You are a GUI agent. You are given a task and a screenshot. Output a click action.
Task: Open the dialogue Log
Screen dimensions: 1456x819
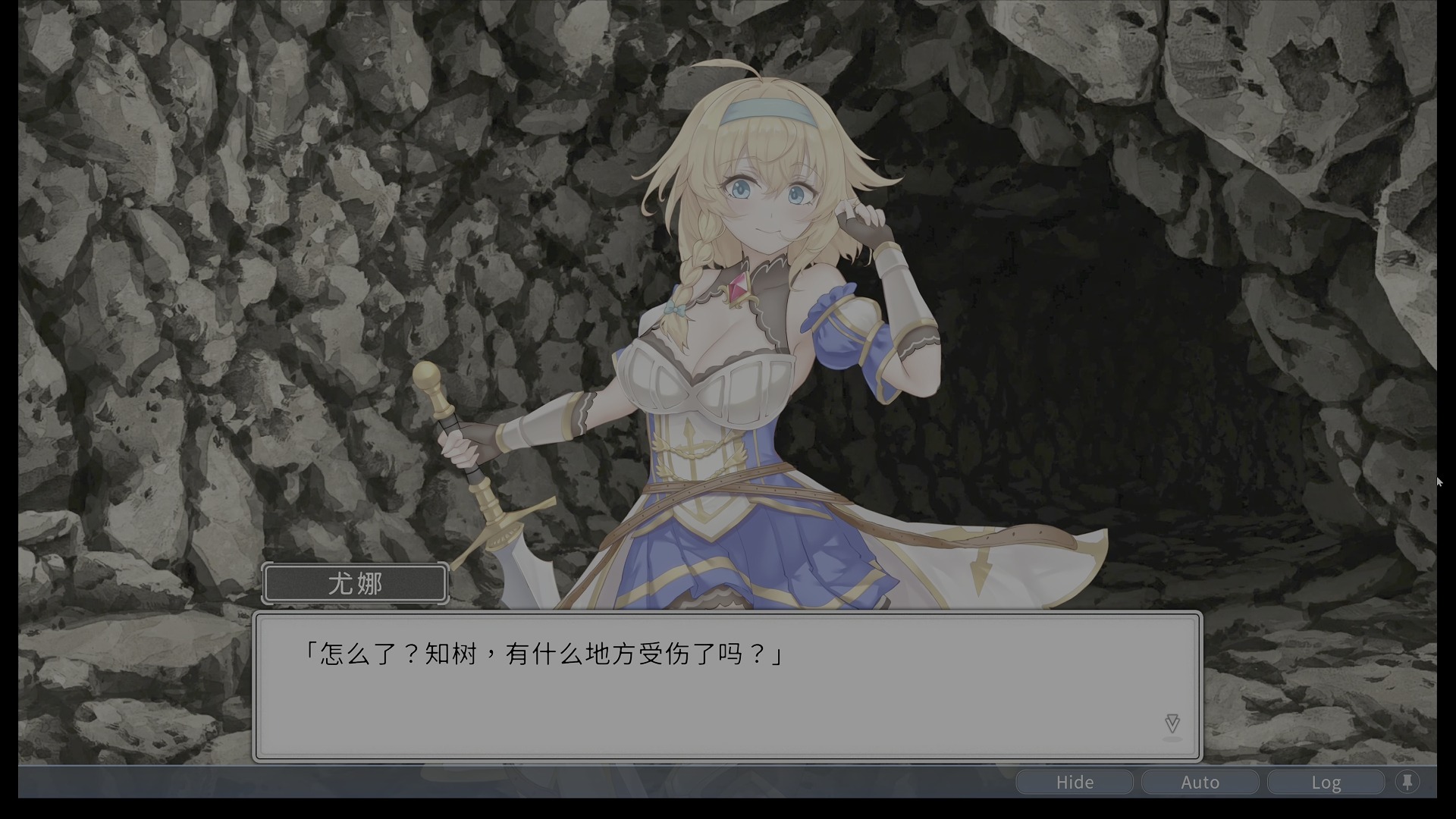(x=1326, y=782)
